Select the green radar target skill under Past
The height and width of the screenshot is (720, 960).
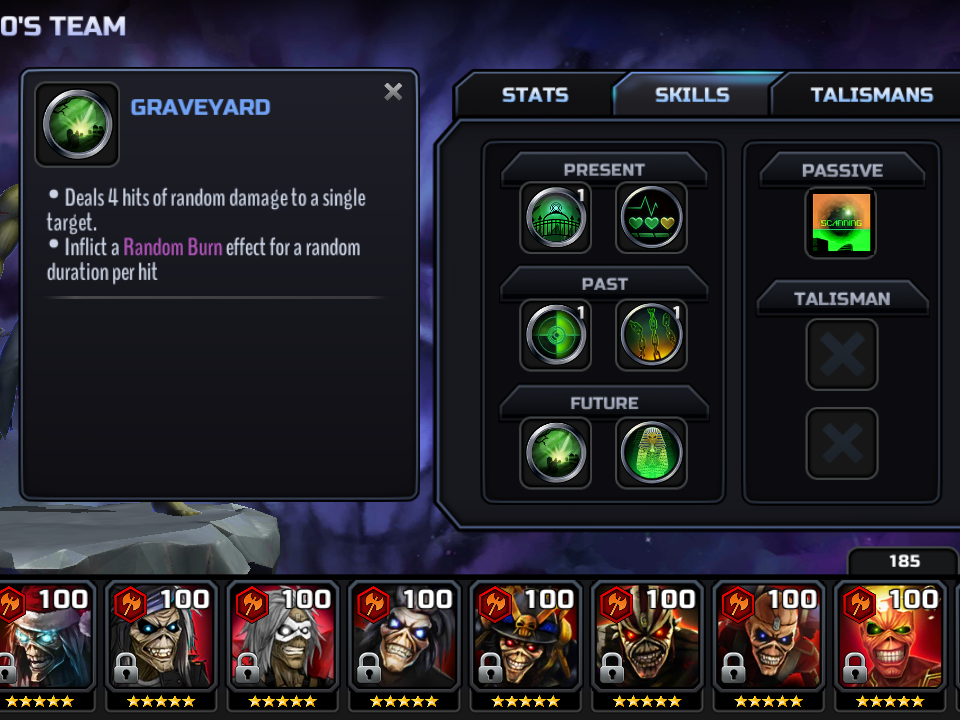coord(556,335)
